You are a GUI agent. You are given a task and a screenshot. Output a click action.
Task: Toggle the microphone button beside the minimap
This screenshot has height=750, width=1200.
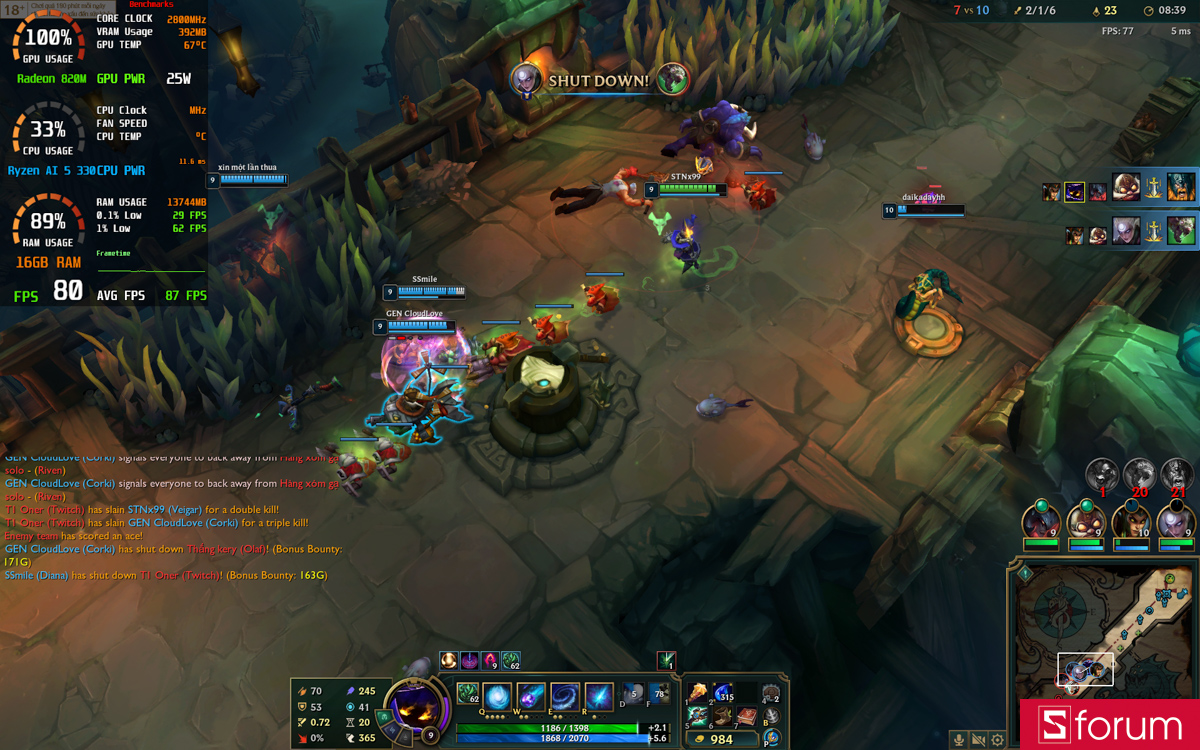point(959,740)
